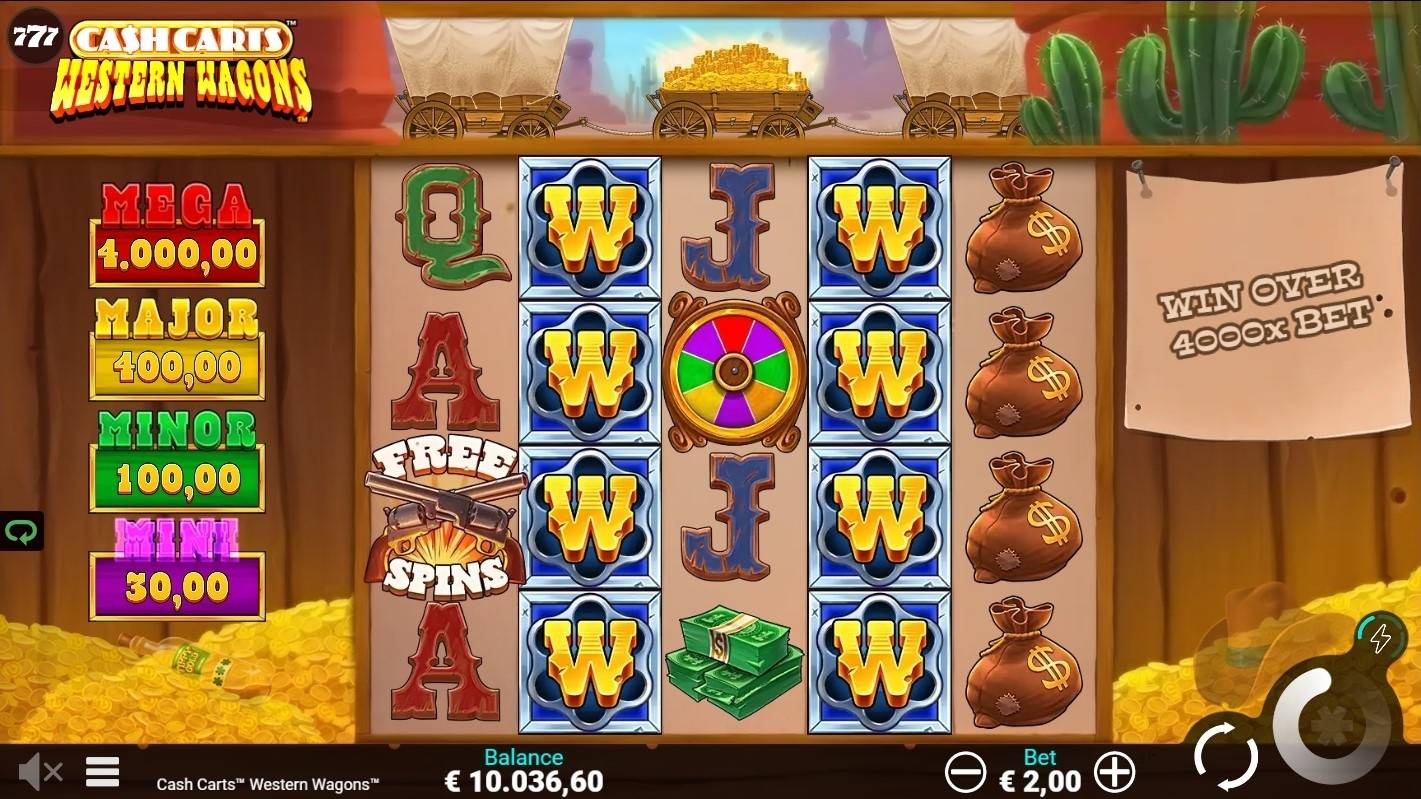Start autoplay with the circular arrows button
This screenshot has height=799, width=1421.
[x=1226, y=755]
